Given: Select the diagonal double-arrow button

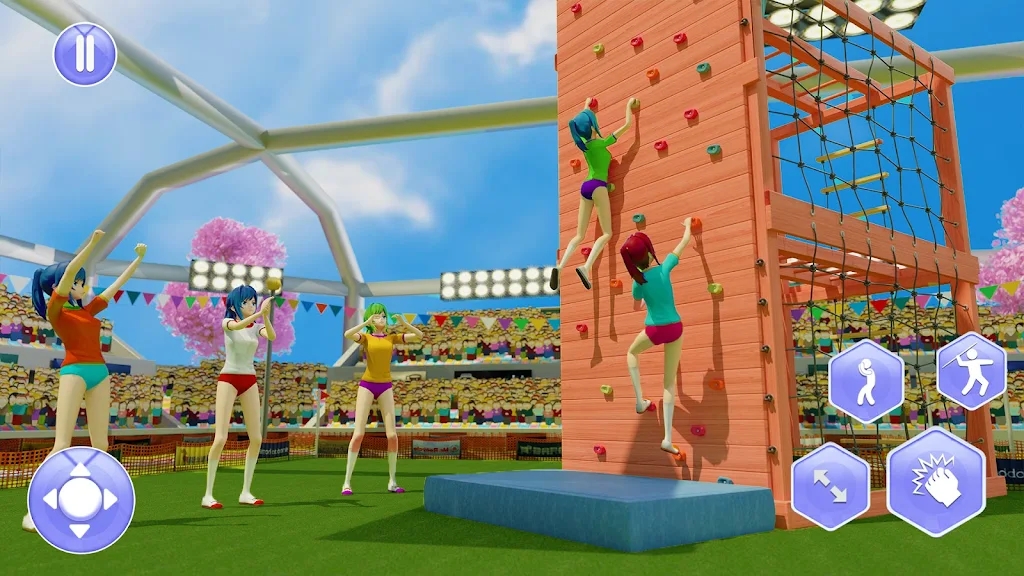Looking at the screenshot, I should coord(830,486).
